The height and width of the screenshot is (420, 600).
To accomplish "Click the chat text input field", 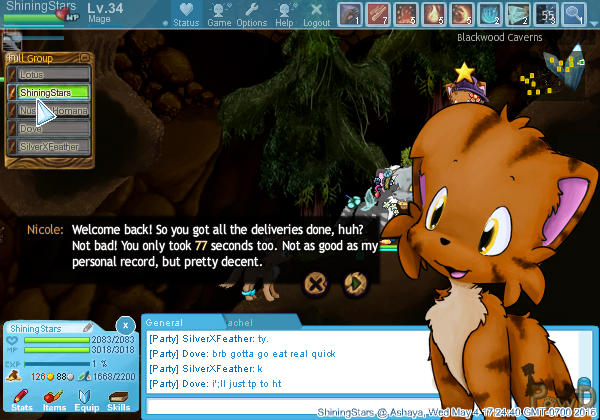I will pos(230,407).
